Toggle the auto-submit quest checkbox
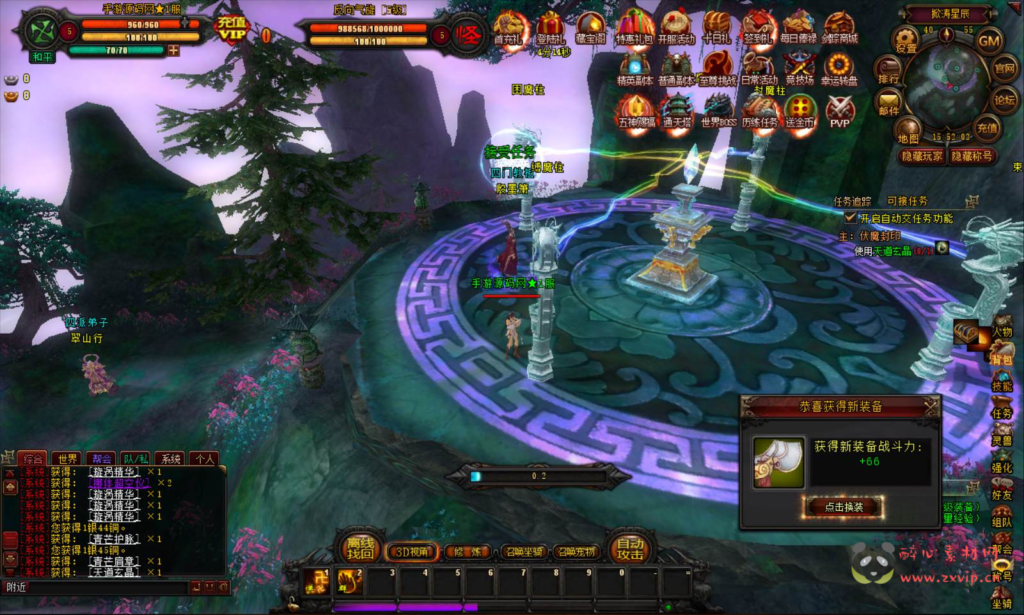This screenshot has height=615, width=1024. pyautogui.click(x=851, y=217)
